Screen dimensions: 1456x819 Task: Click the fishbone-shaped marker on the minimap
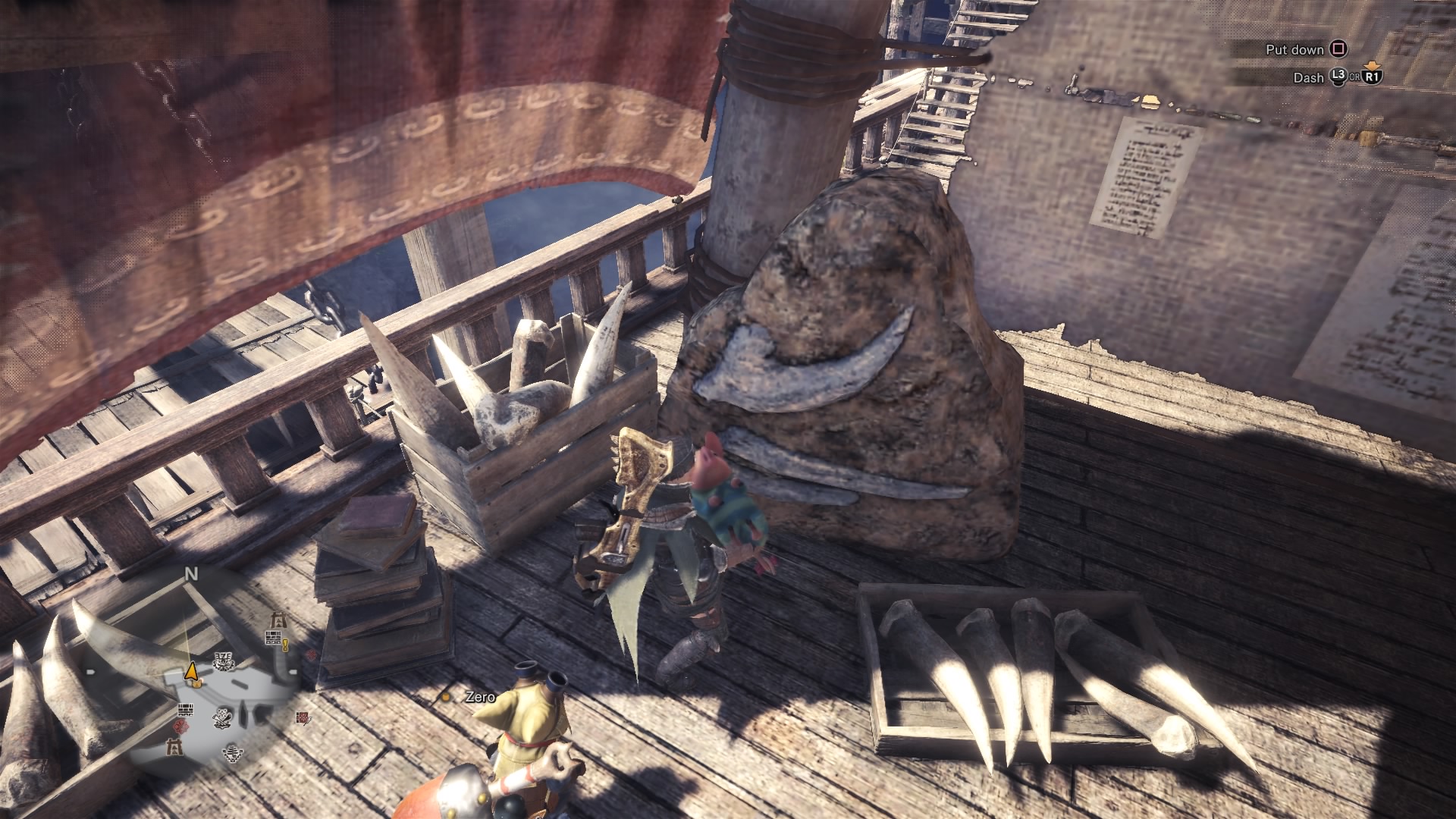click(233, 752)
